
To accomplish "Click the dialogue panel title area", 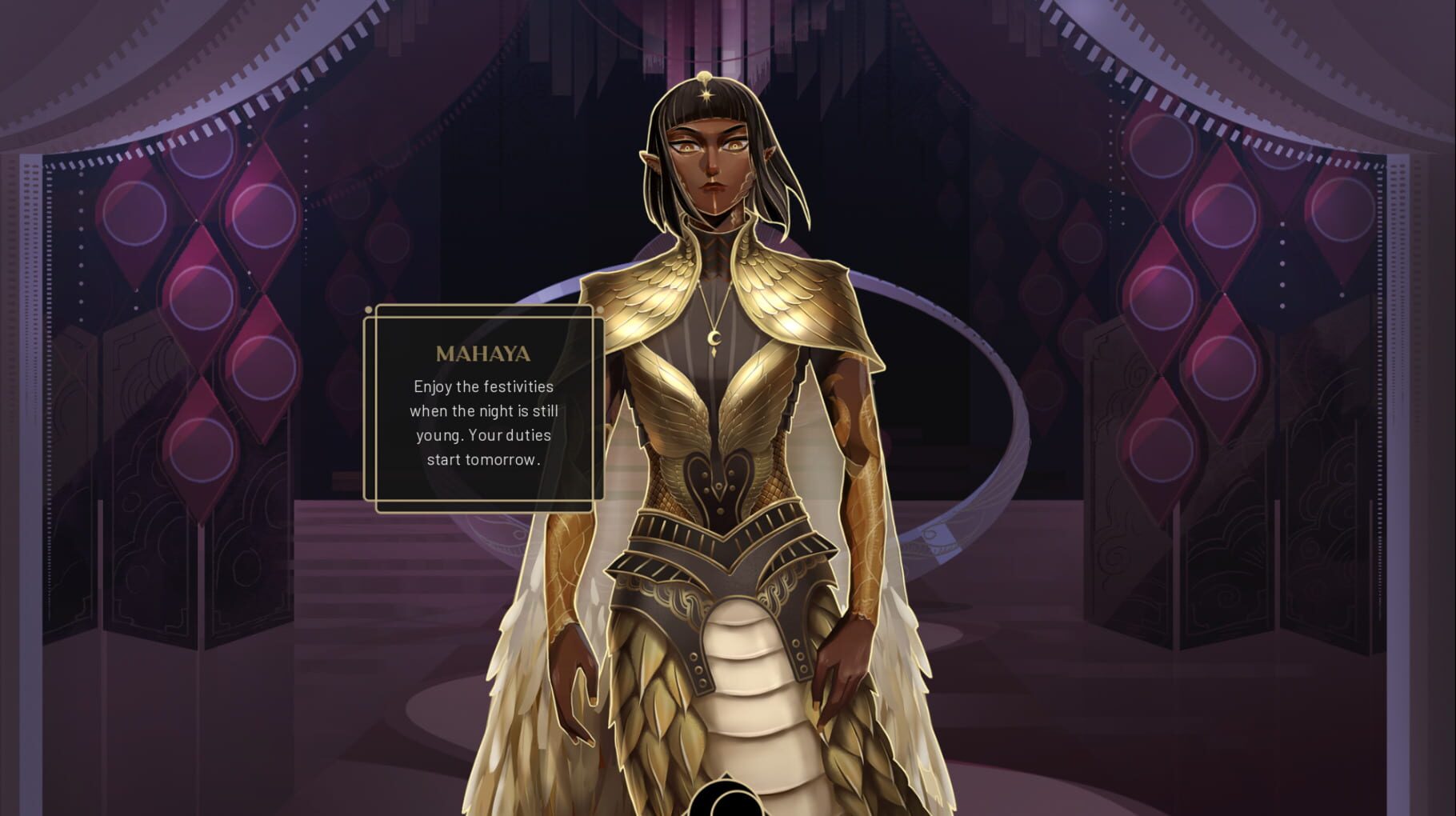I will coord(483,354).
